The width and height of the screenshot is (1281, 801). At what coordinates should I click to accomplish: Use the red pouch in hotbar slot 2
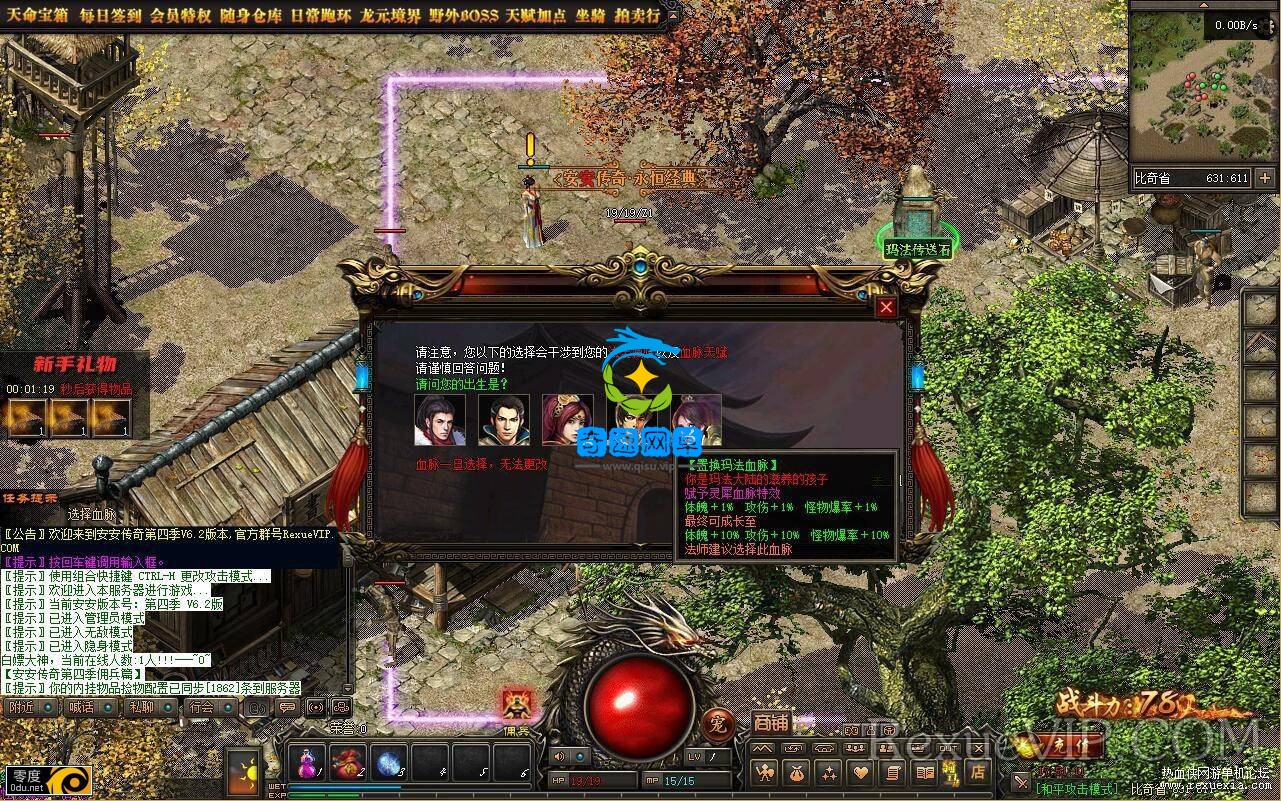point(348,764)
